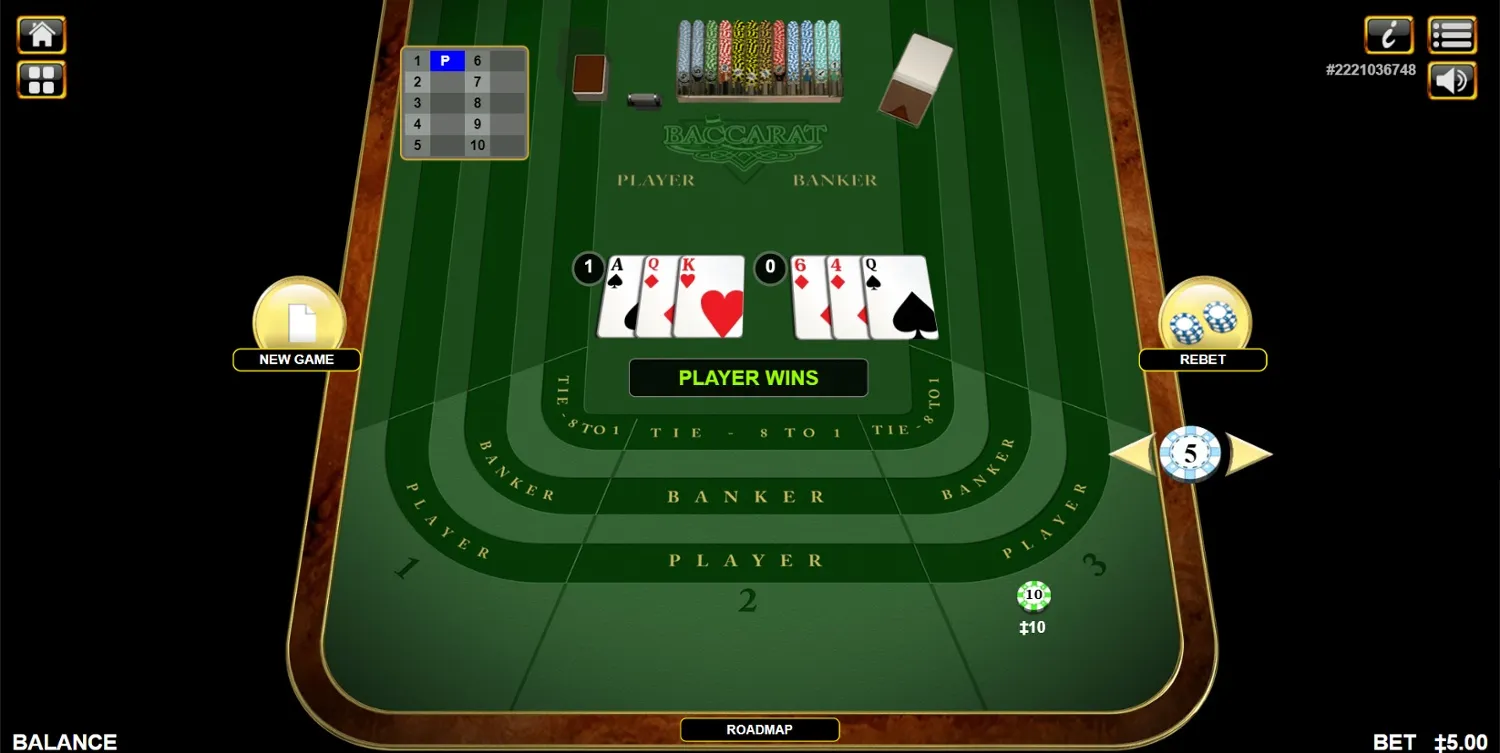The width and height of the screenshot is (1500, 753).
Task: Click the left arrow to decrease chip value
Action: coord(1135,452)
